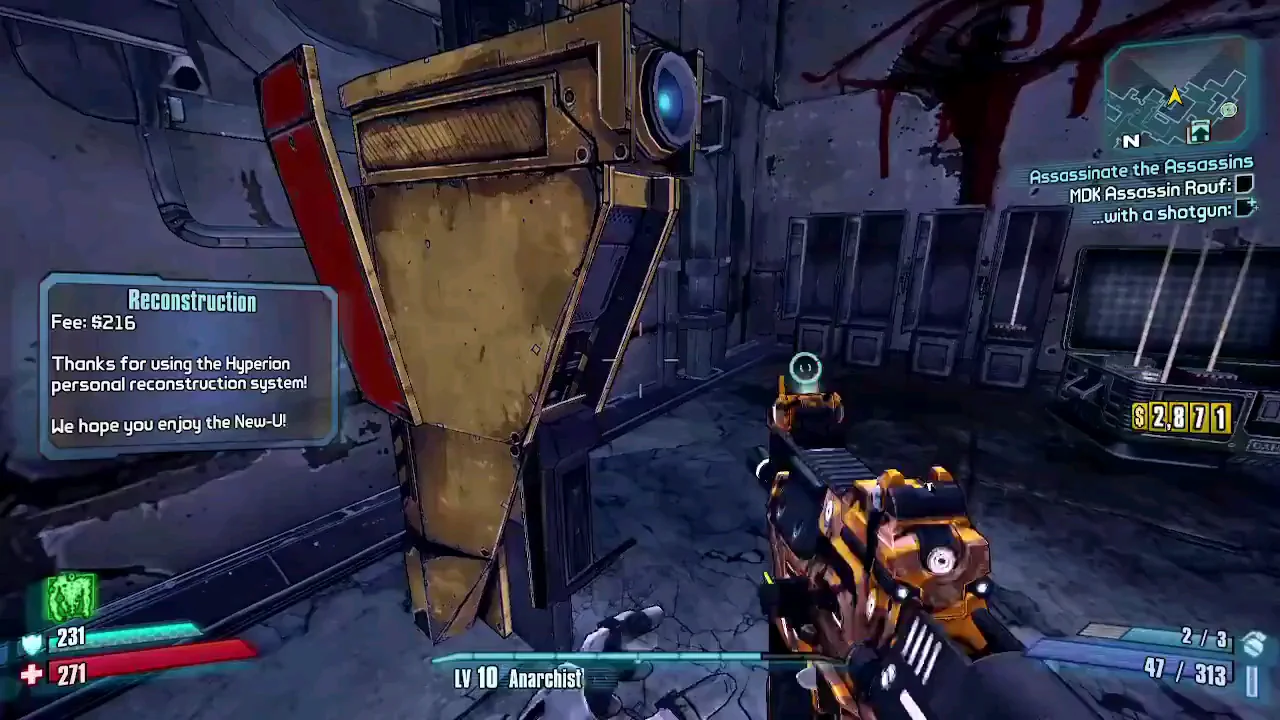The width and height of the screenshot is (1280, 720).
Task: Click the green action skill icon
Action: click(70, 597)
